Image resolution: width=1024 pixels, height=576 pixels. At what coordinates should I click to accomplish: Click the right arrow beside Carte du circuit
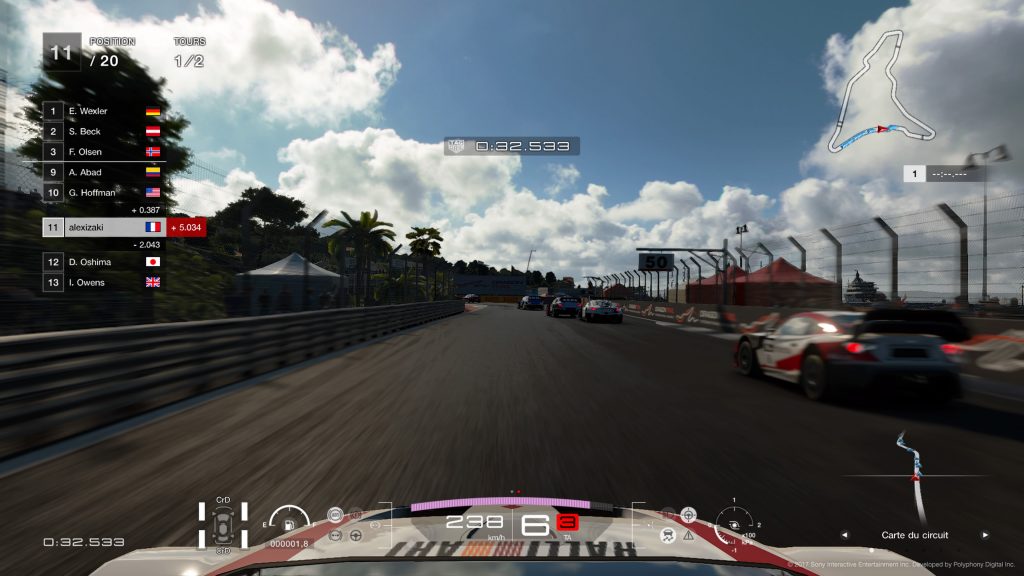click(985, 535)
